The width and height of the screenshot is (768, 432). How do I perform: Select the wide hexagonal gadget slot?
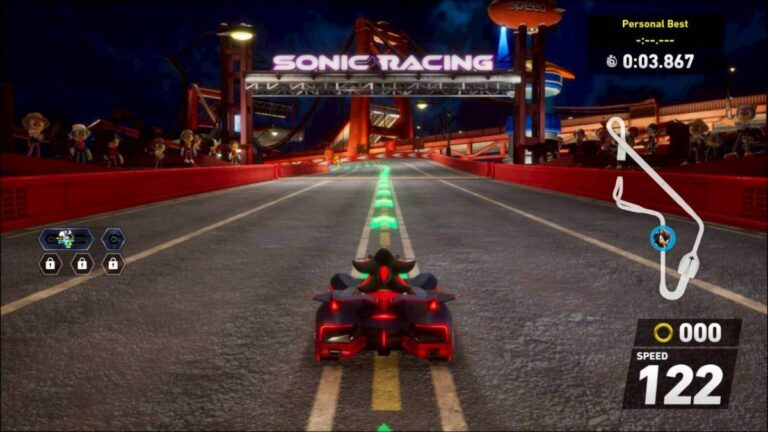[x=66, y=239]
